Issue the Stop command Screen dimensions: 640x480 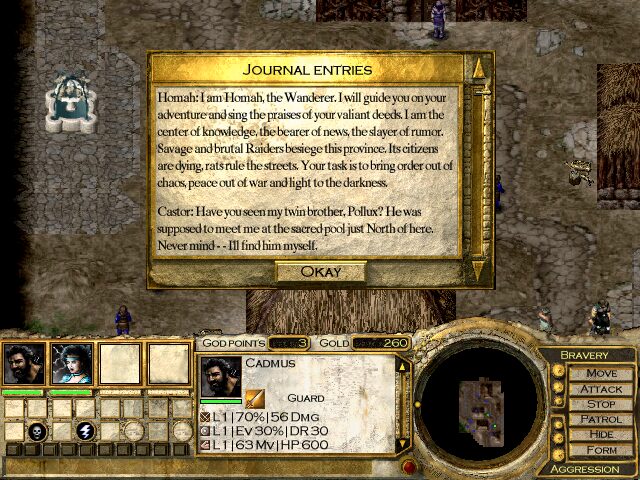pyautogui.click(x=601, y=404)
